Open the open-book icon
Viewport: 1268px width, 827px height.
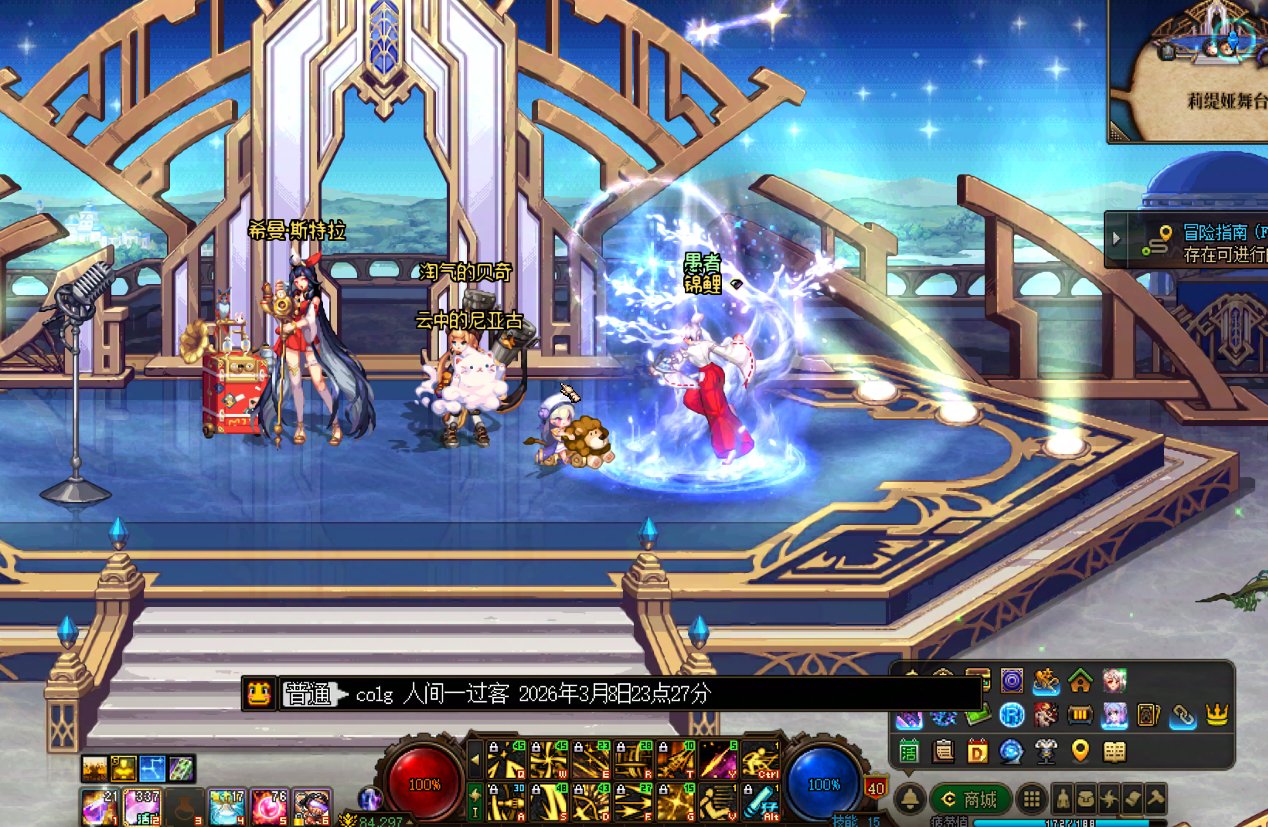point(1114,750)
